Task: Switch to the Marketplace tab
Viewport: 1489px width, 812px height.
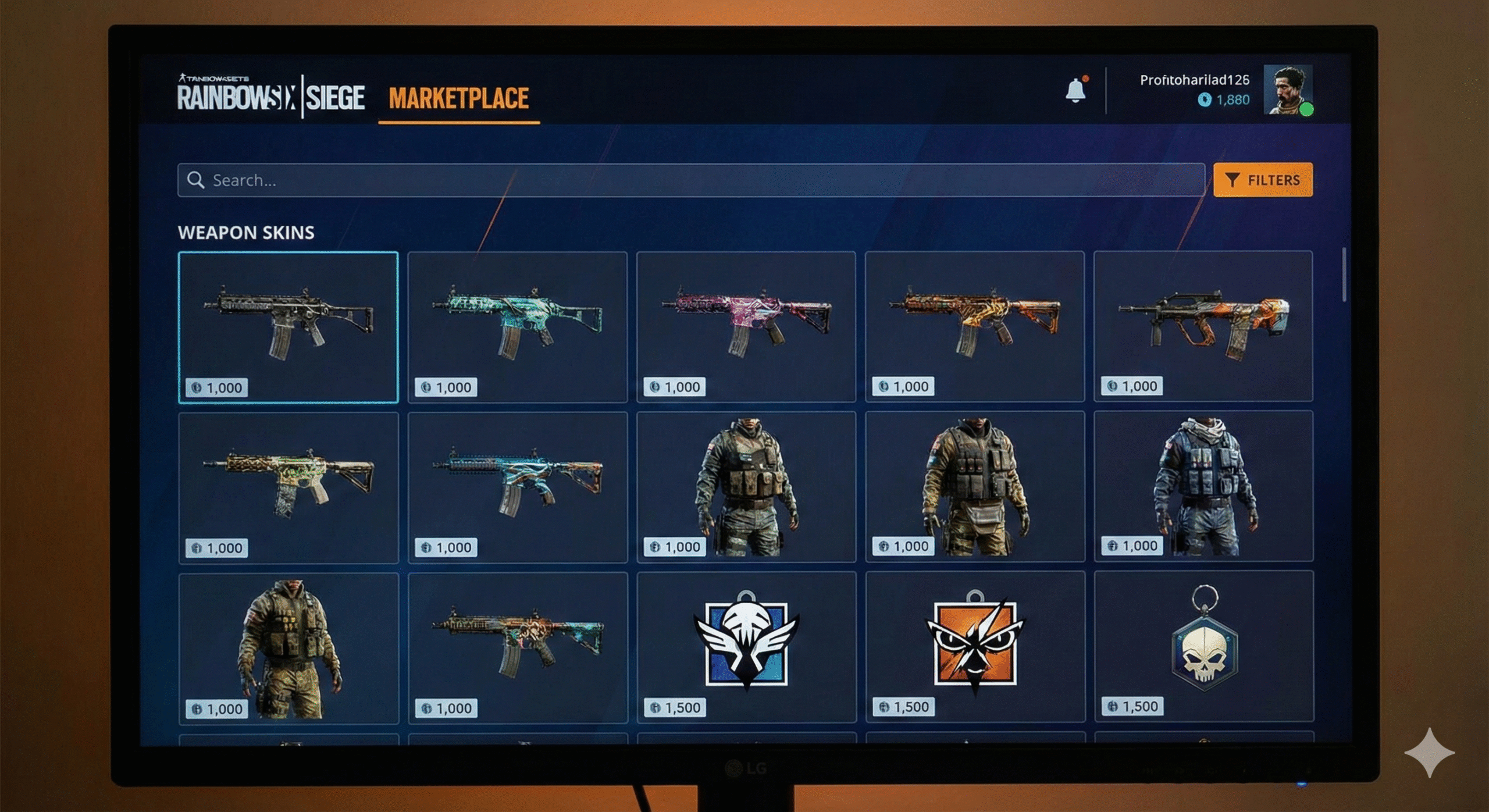Action: tap(459, 97)
